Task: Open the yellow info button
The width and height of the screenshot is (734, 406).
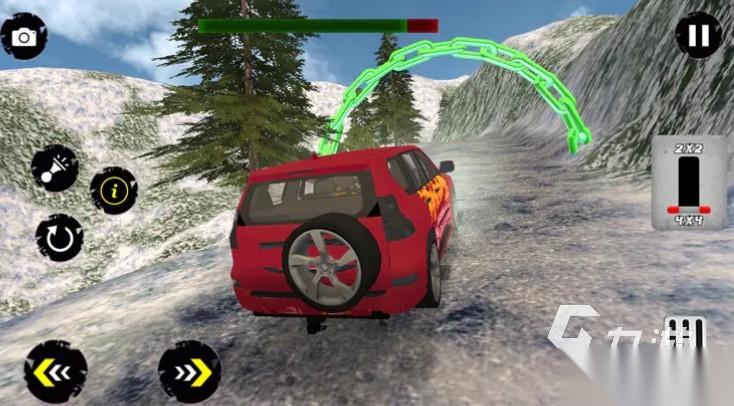Action: click(x=114, y=190)
